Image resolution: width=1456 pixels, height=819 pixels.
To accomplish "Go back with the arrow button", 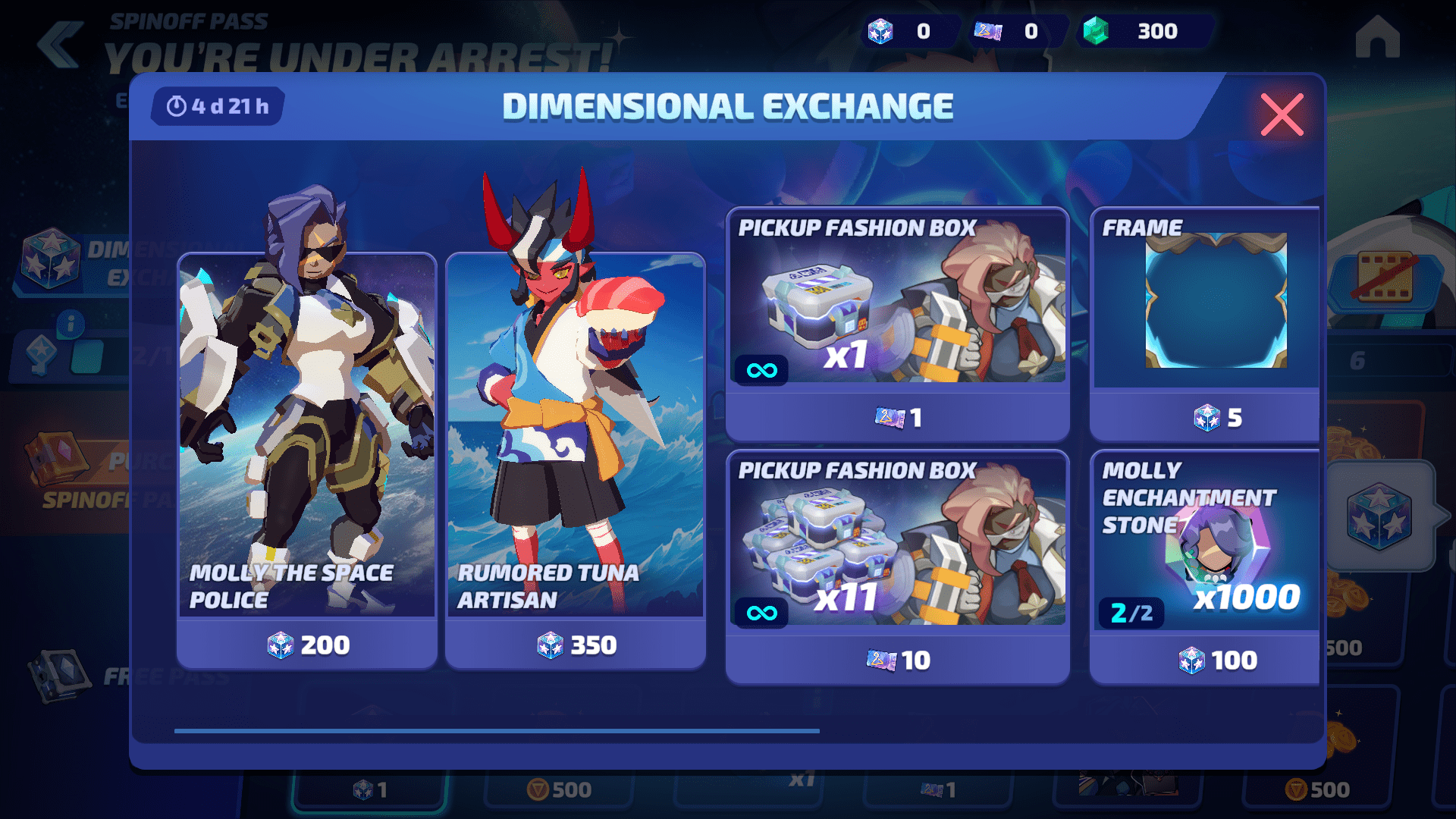I will (61, 44).
